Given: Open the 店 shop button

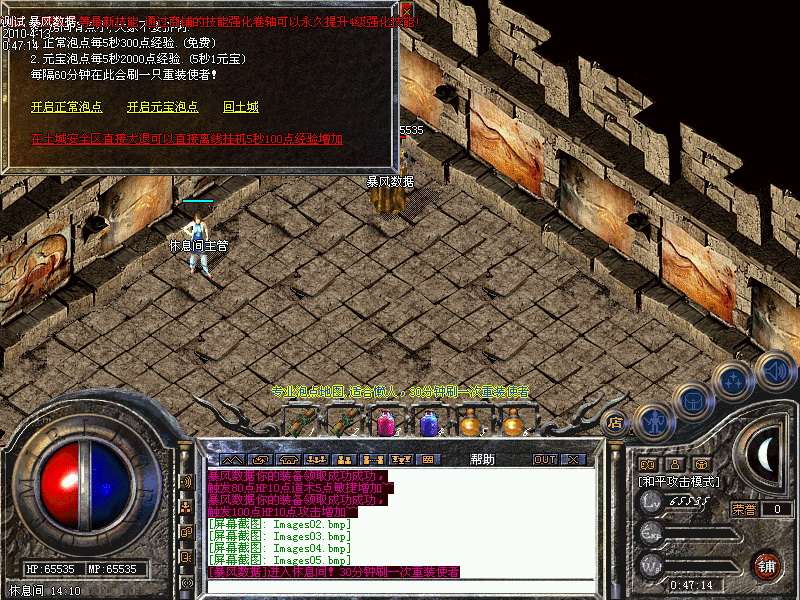Looking at the screenshot, I should (x=616, y=422).
